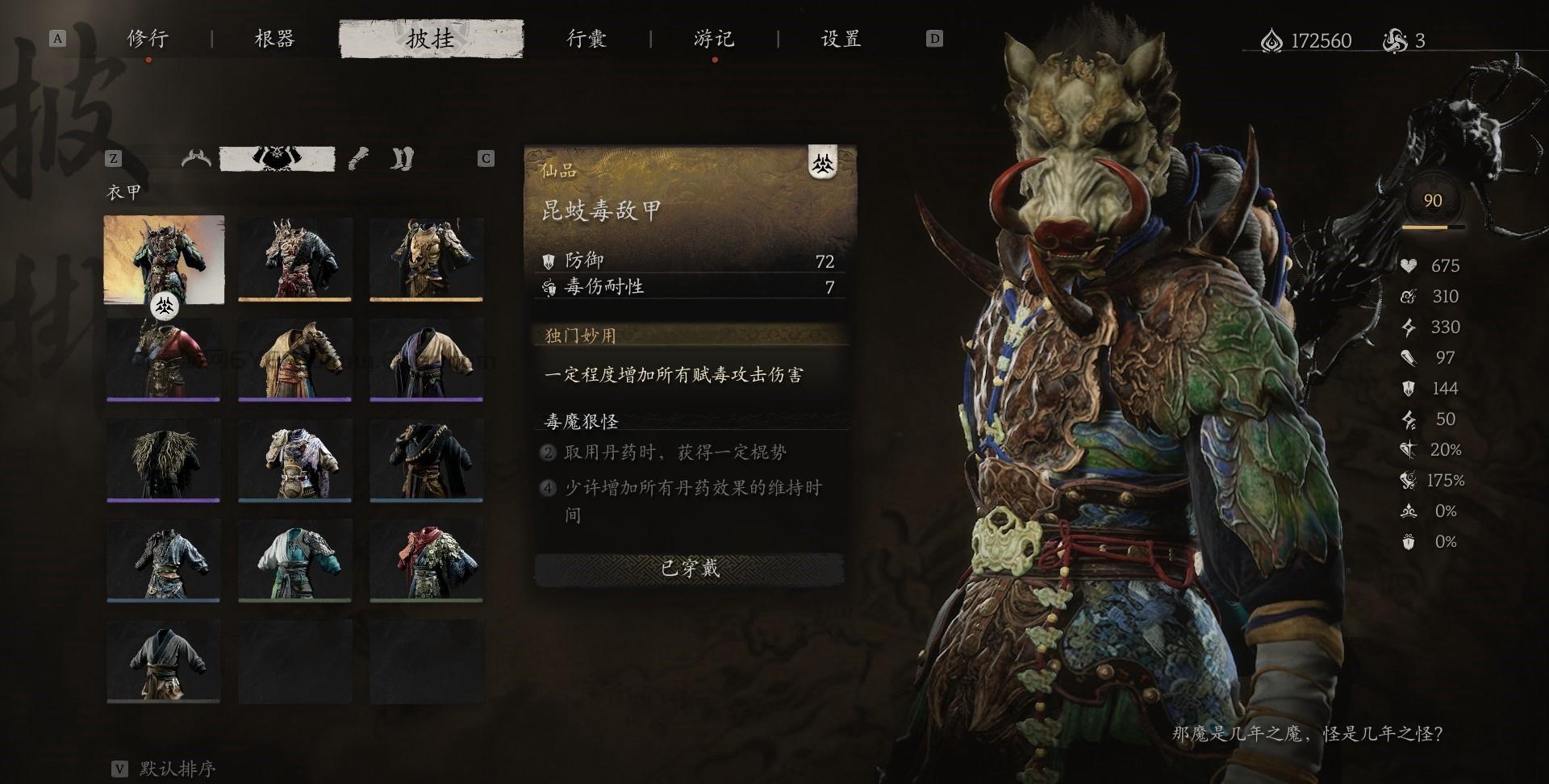Open the 设置 settings tab
Image resolution: width=1549 pixels, height=784 pixels.
tap(841, 39)
